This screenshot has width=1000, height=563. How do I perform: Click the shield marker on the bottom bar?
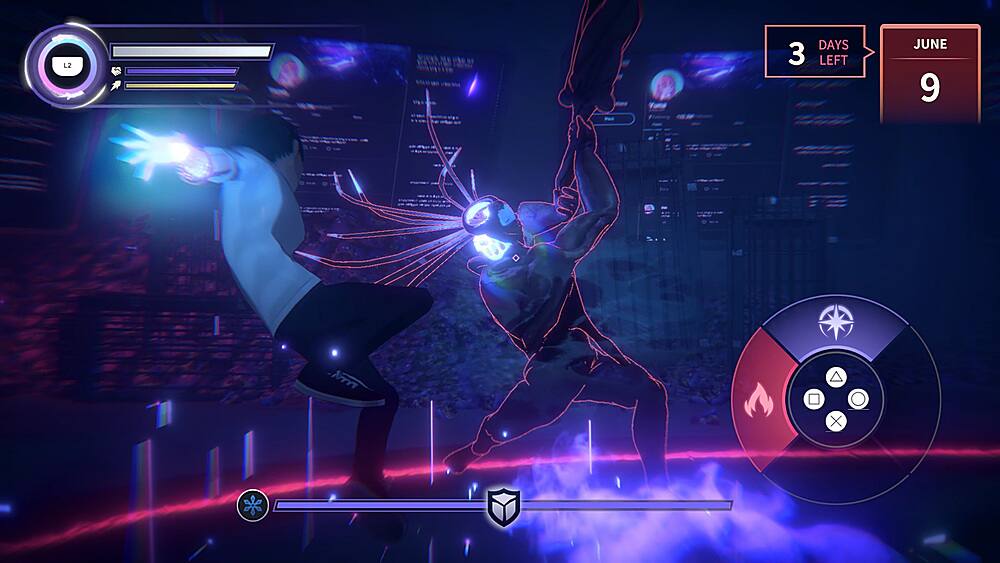tap(502, 506)
